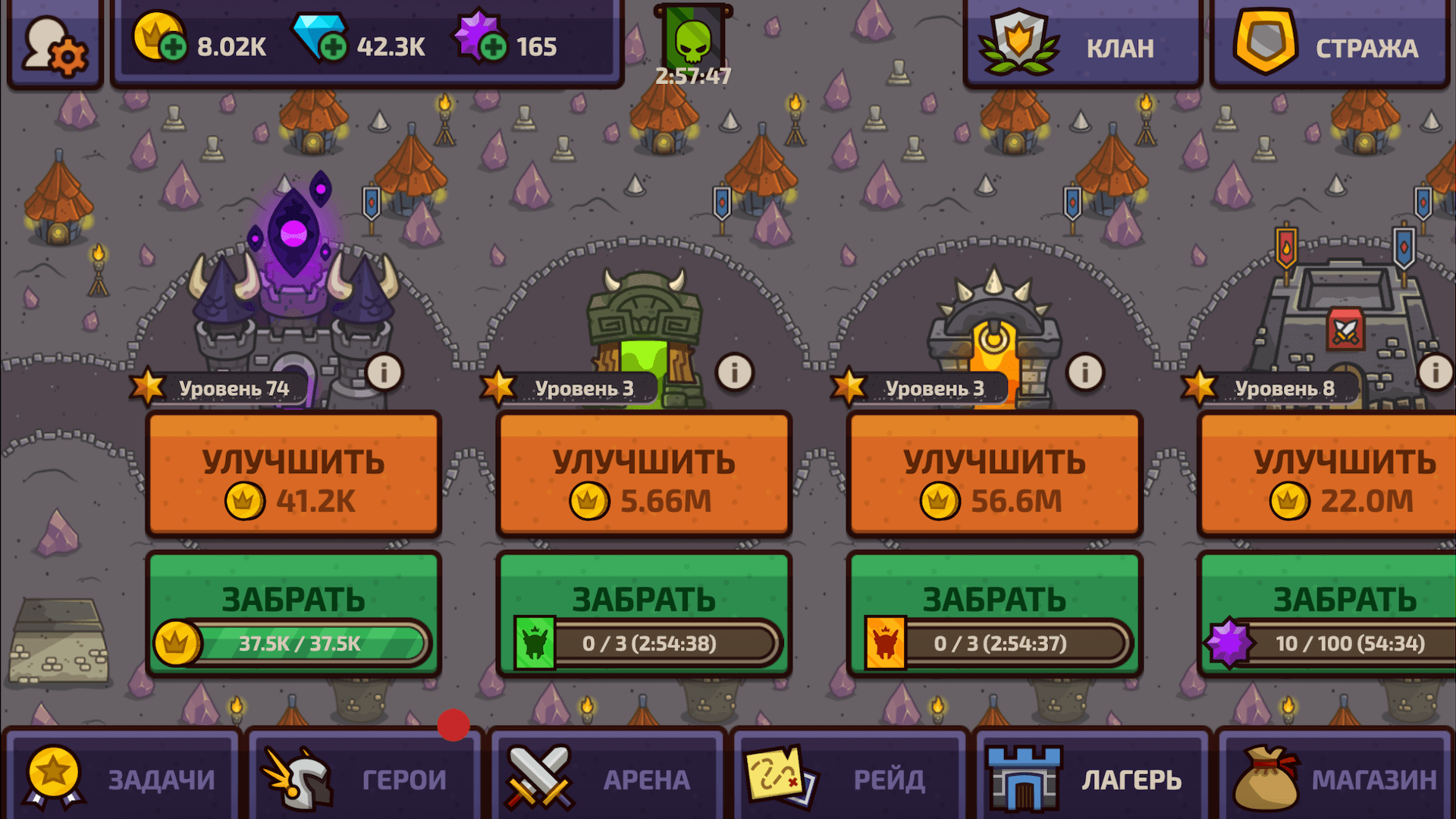View info for the fiery level 3 gate

[1084, 372]
